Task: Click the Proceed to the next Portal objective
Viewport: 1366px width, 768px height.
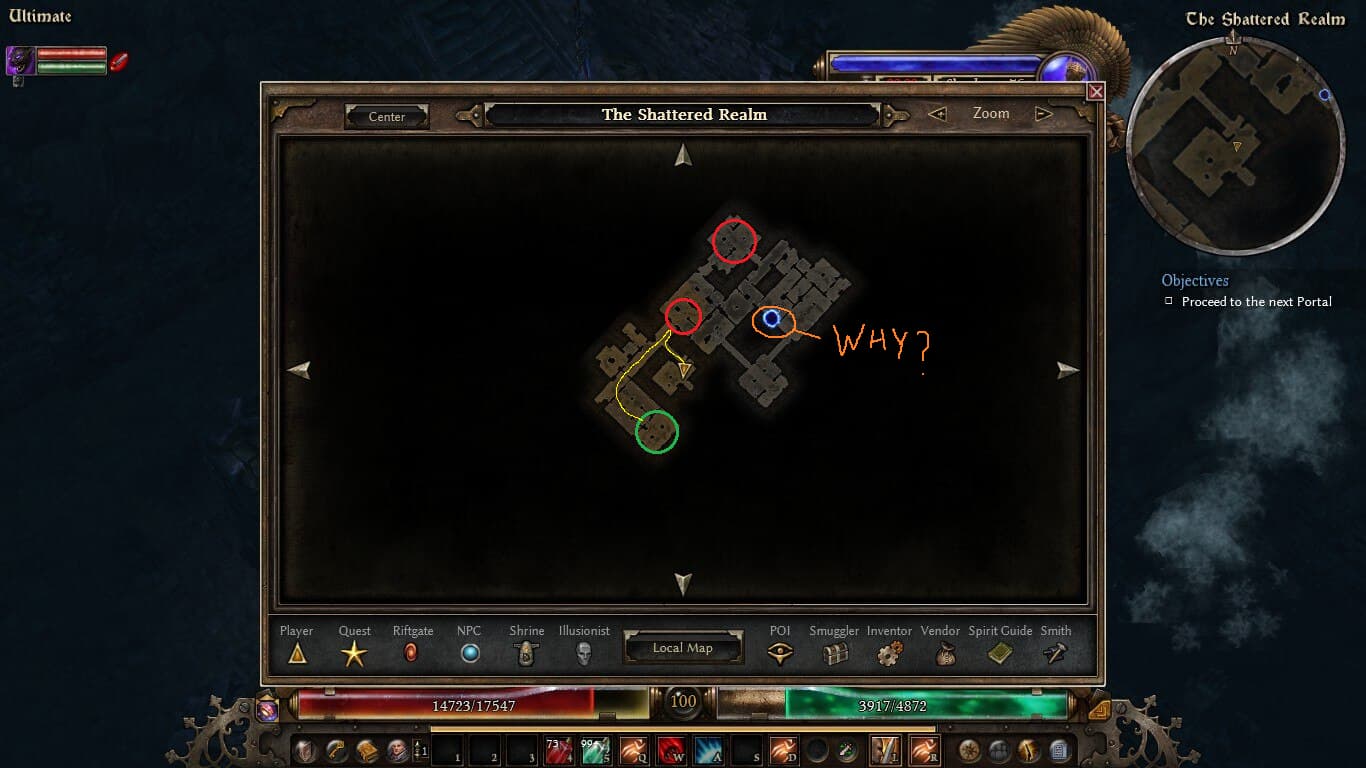Action: [x=1256, y=301]
